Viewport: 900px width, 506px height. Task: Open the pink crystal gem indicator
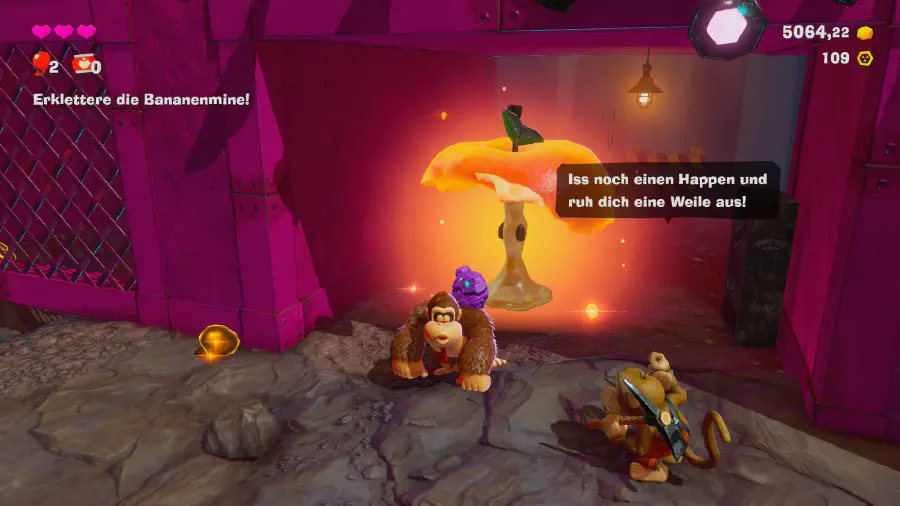(x=727, y=26)
